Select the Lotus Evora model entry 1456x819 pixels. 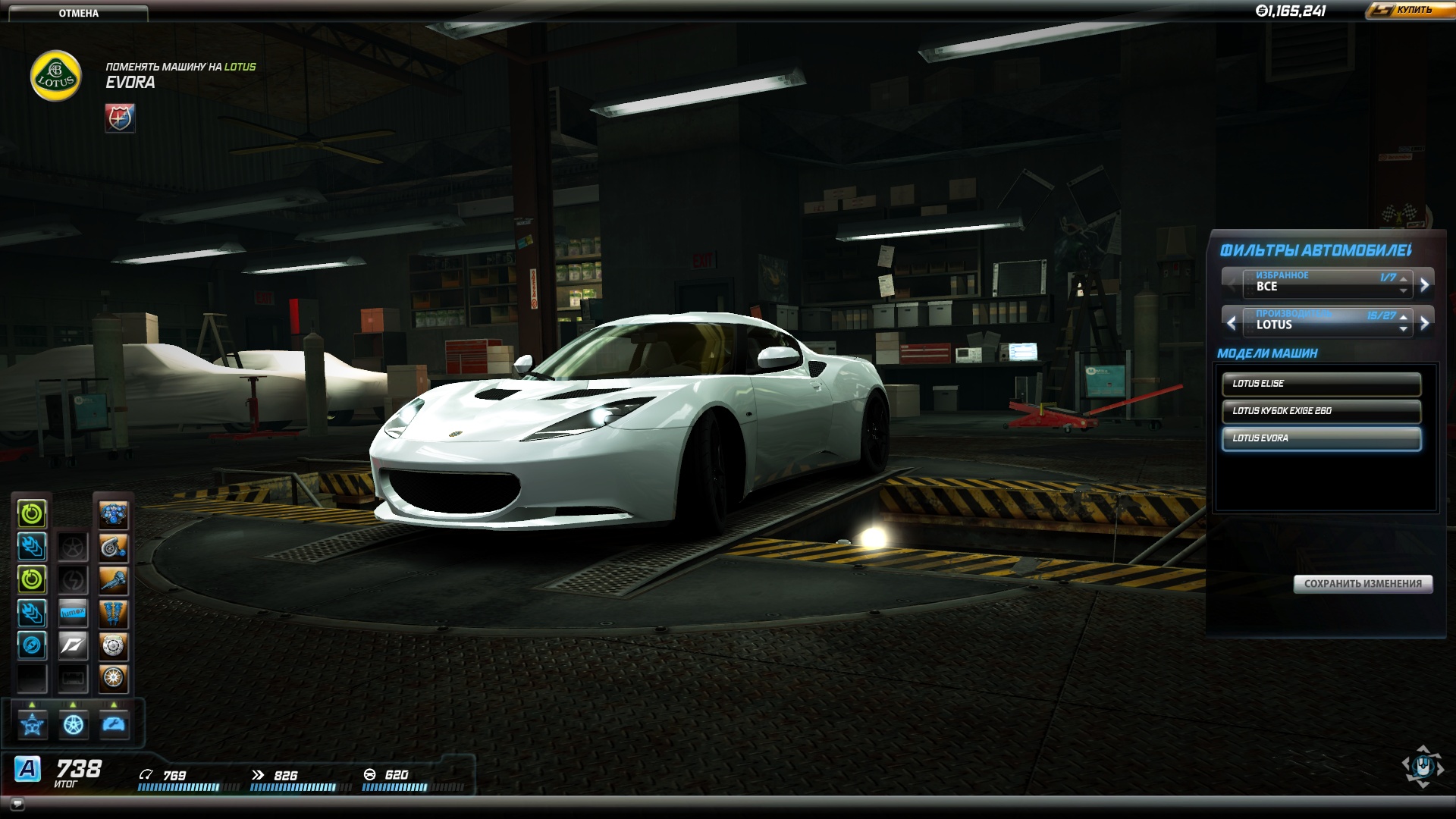coord(1320,438)
